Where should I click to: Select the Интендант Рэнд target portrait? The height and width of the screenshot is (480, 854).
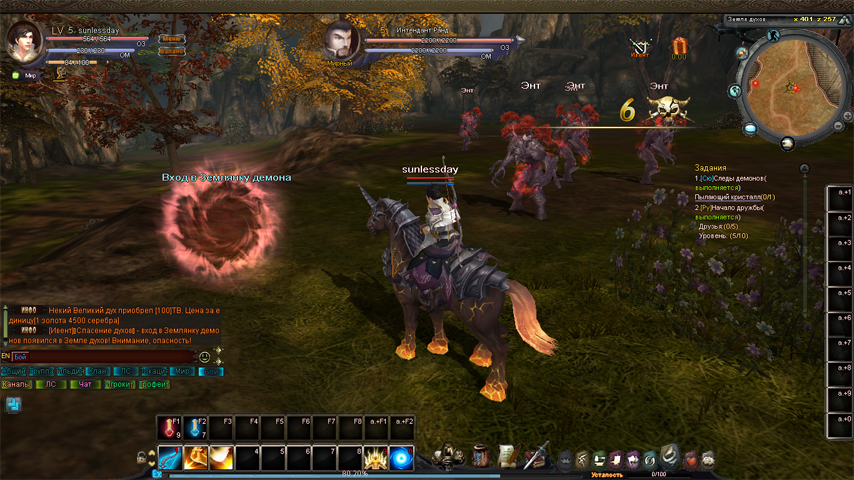click(x=341, y=40)
